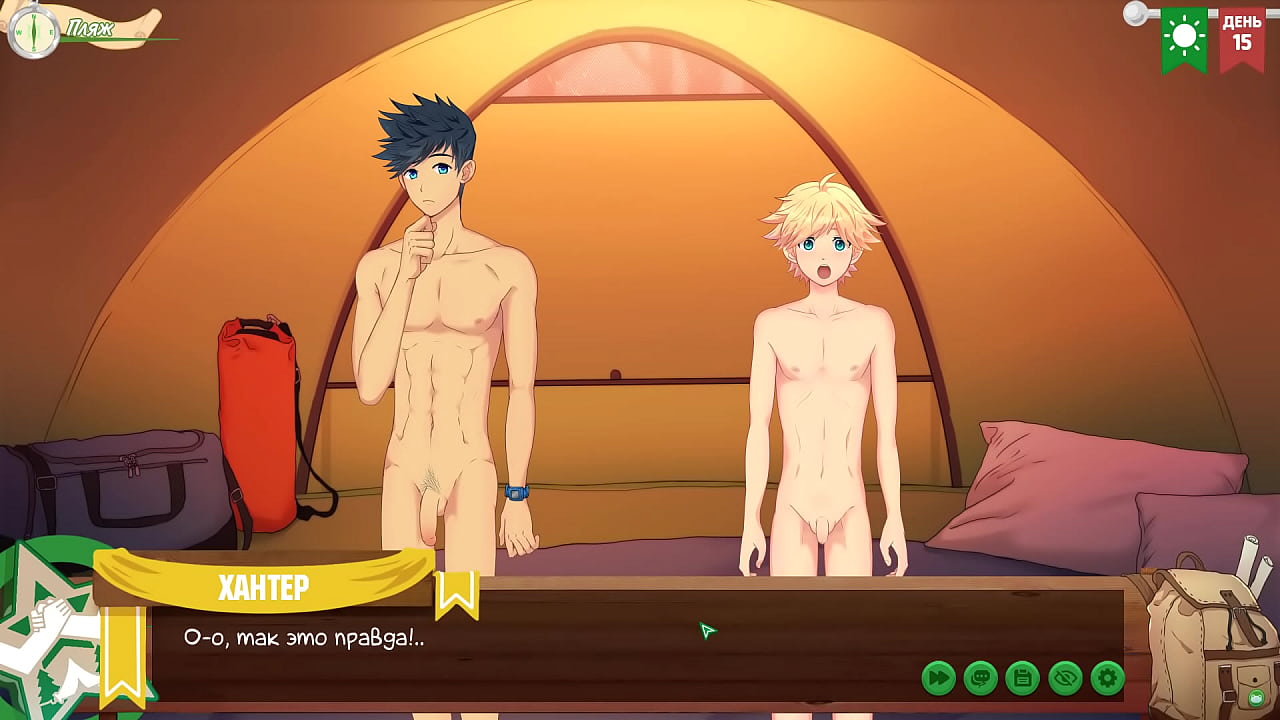
Task: Hide the dialogue interface with eye icon
Action: [x=1065, y=678]
